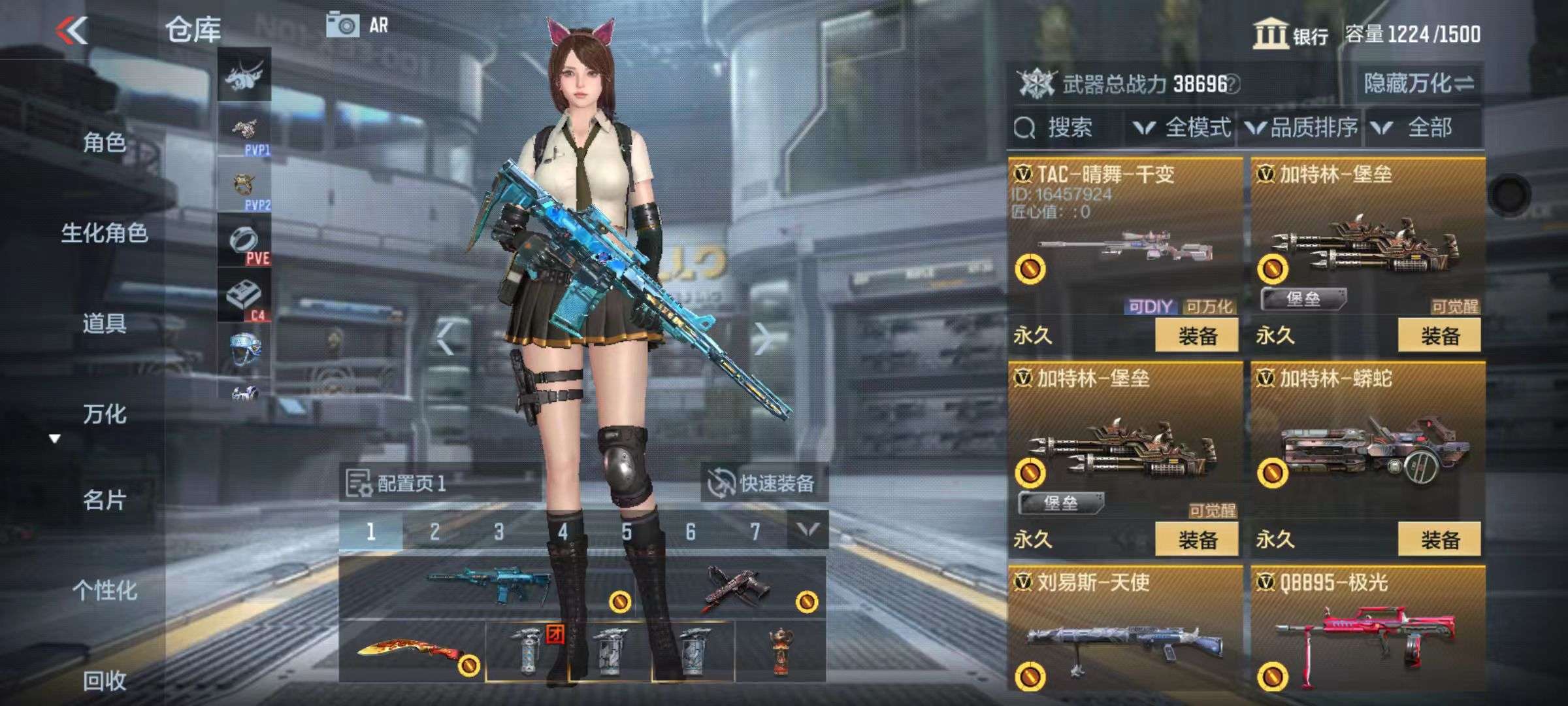Open the AR camera mode
Screen dimensions: 1568x706
[x=357, y=25]
